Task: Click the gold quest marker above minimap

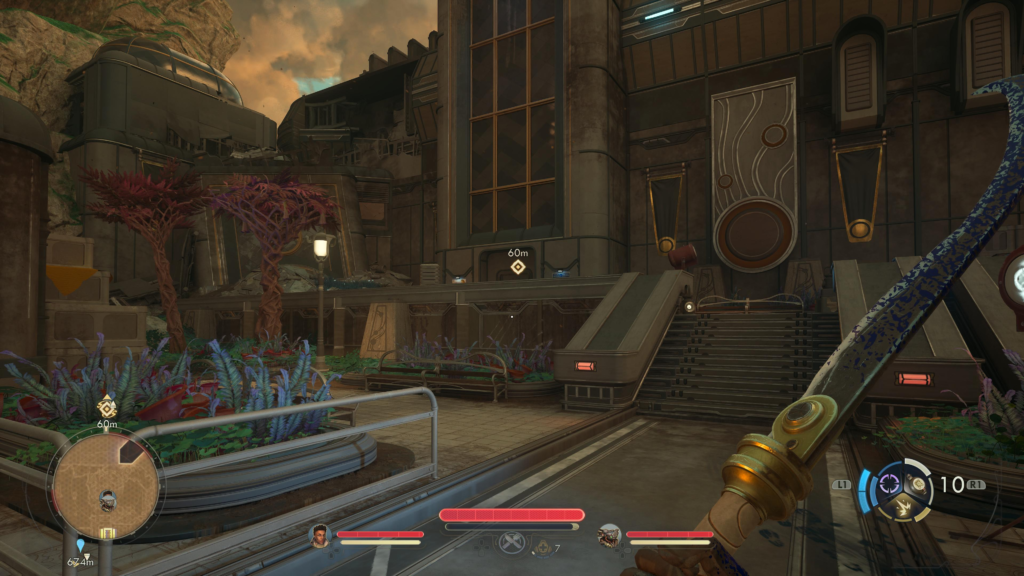Action: pos(106,408)
